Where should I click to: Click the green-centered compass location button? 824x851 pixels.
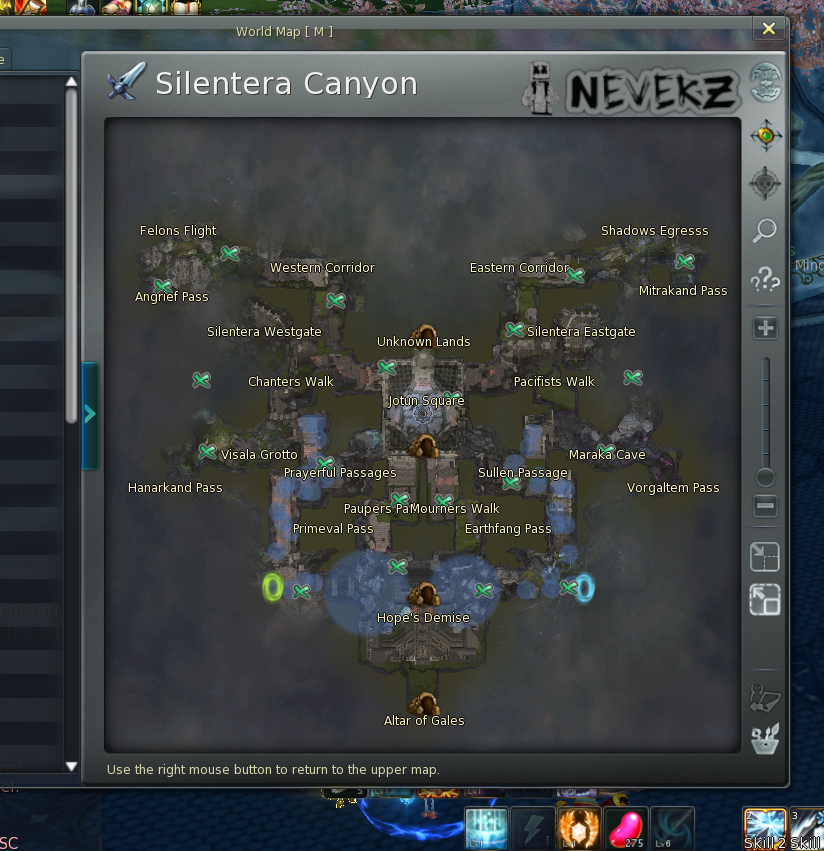coord(765,135)
